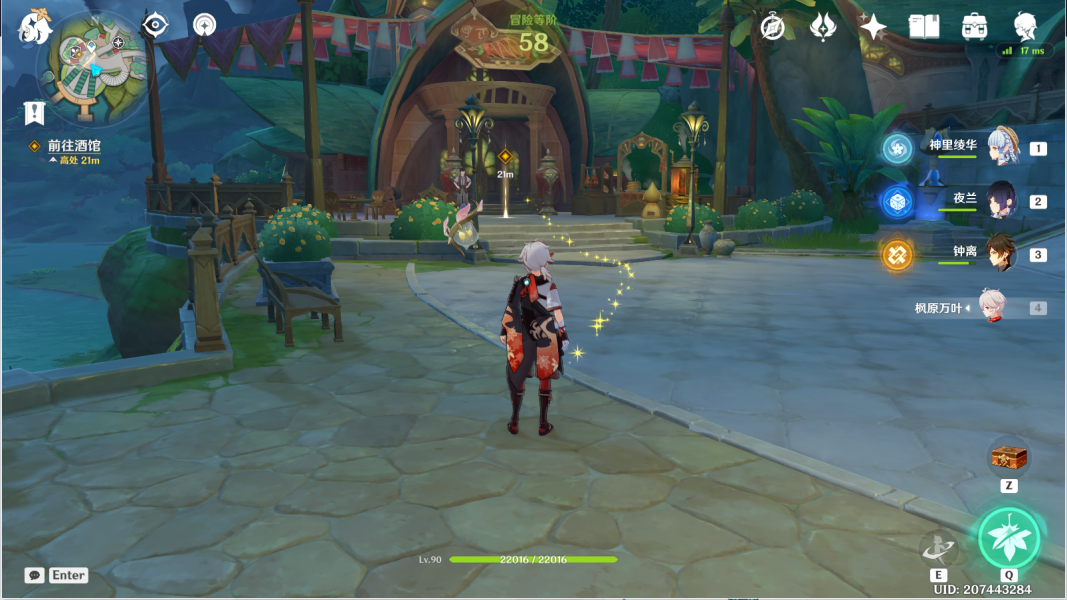The image size is (1067, 600).
Task: Open the Wish star menu
Action: click(872, 27)
